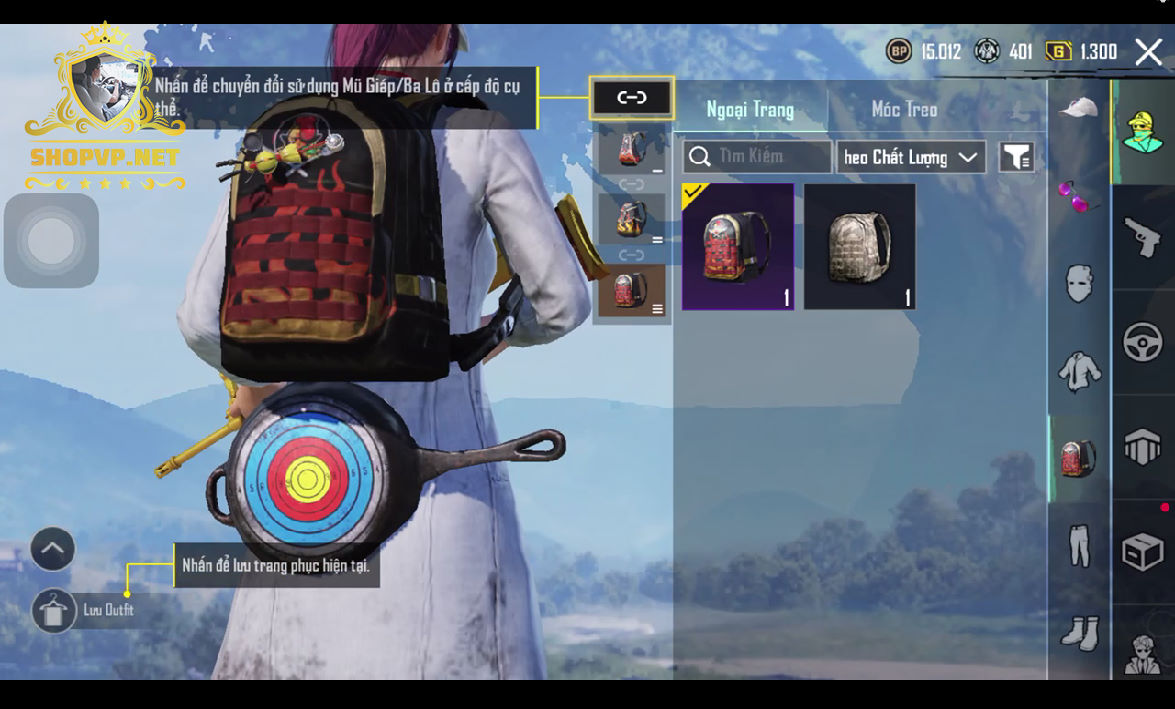Save current look with Lưu Outfit

pyautogui.click(x=54, y=610)
